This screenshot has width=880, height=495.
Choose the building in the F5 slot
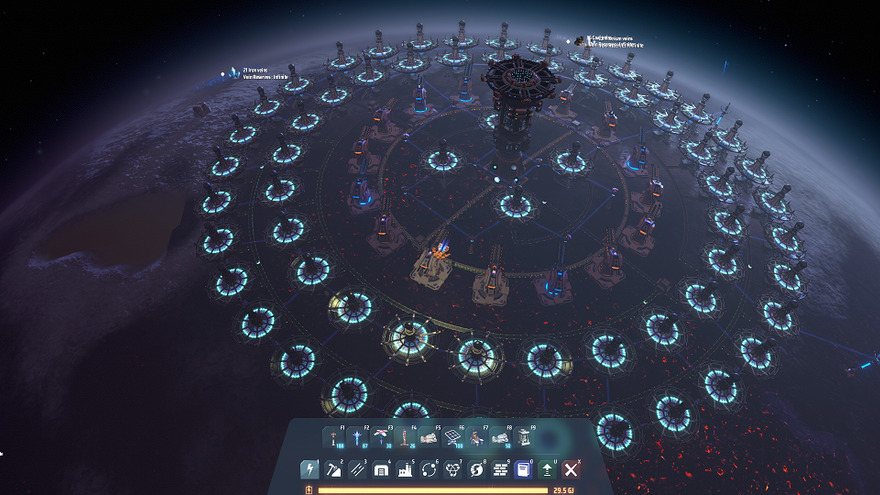pos(429,438)
